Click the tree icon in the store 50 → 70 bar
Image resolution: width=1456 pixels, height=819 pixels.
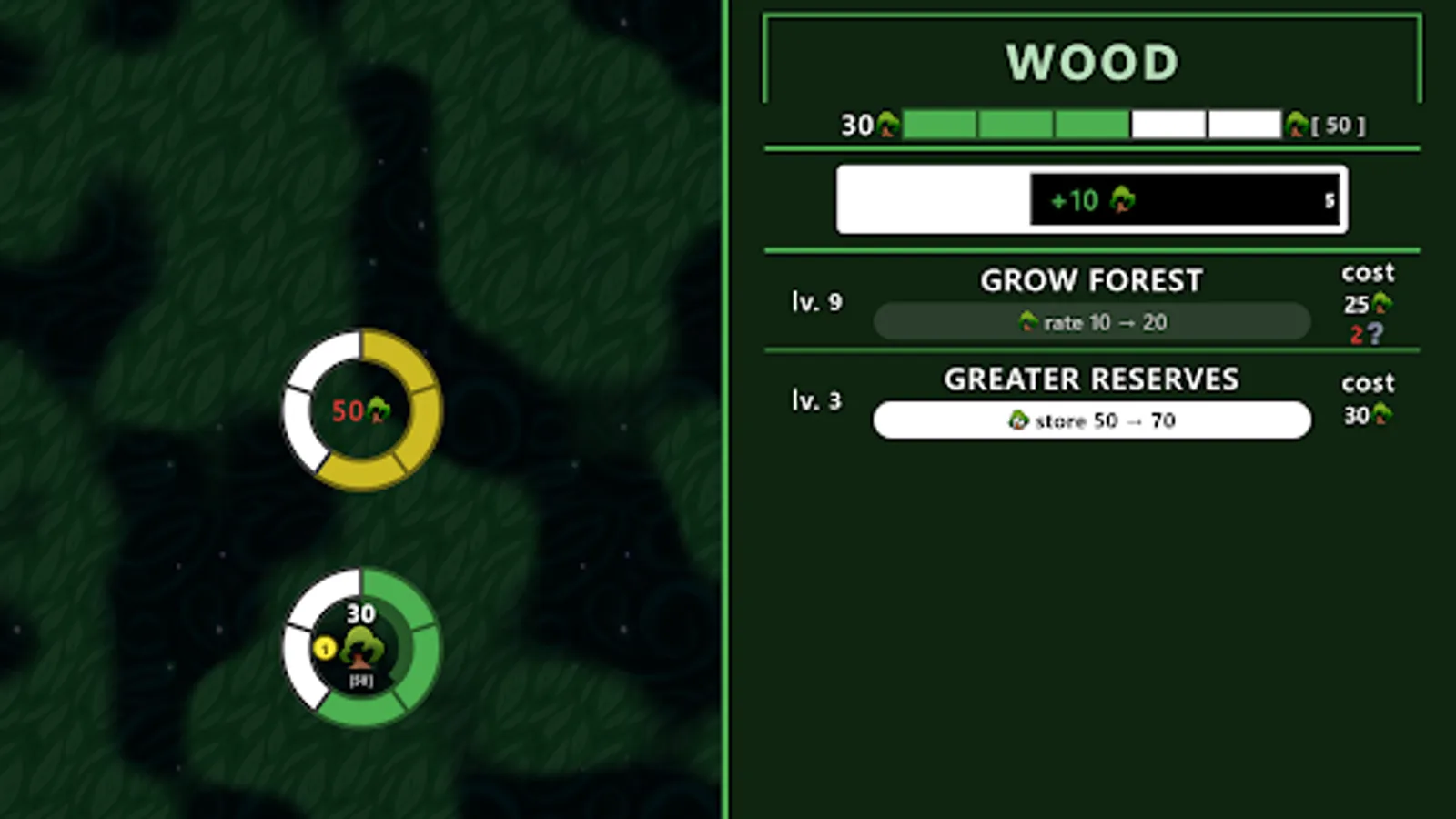pyautogui.click(x=1021, y=420)
